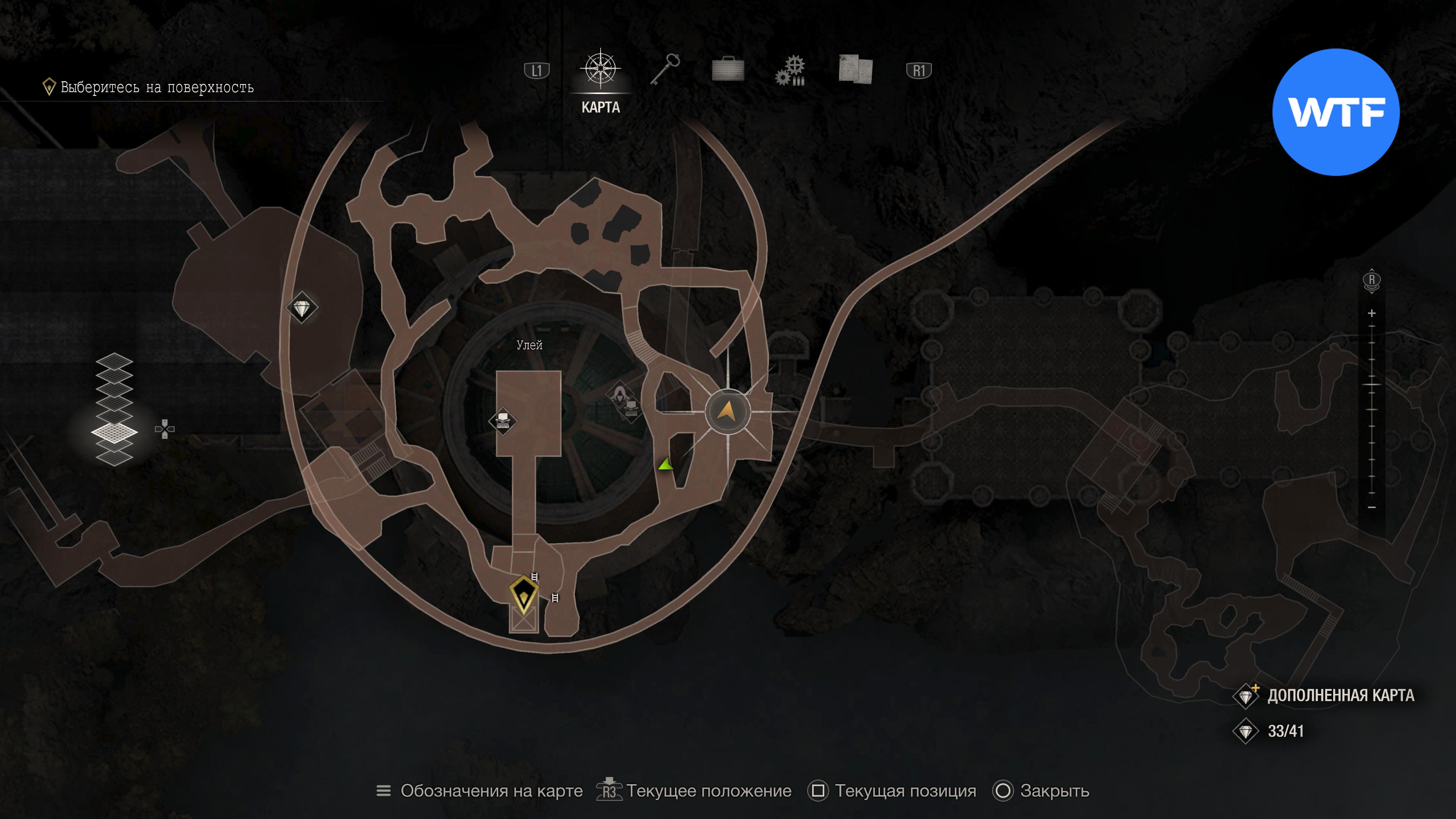The image size is (1456, 819).
Task: Zoom in with the plus sign
Action: tap(1372, 313)
